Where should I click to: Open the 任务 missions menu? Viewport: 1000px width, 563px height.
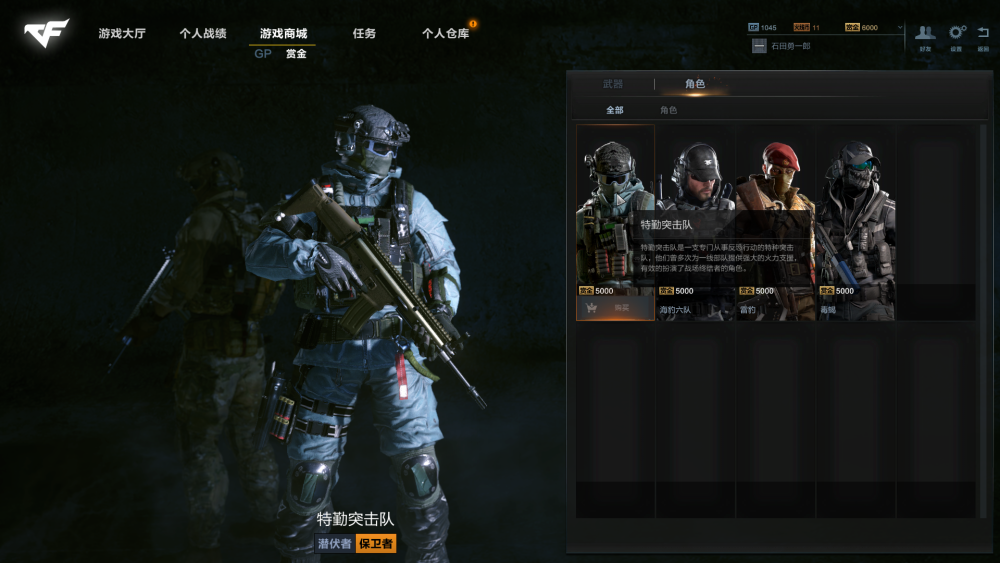click(364, 34)
